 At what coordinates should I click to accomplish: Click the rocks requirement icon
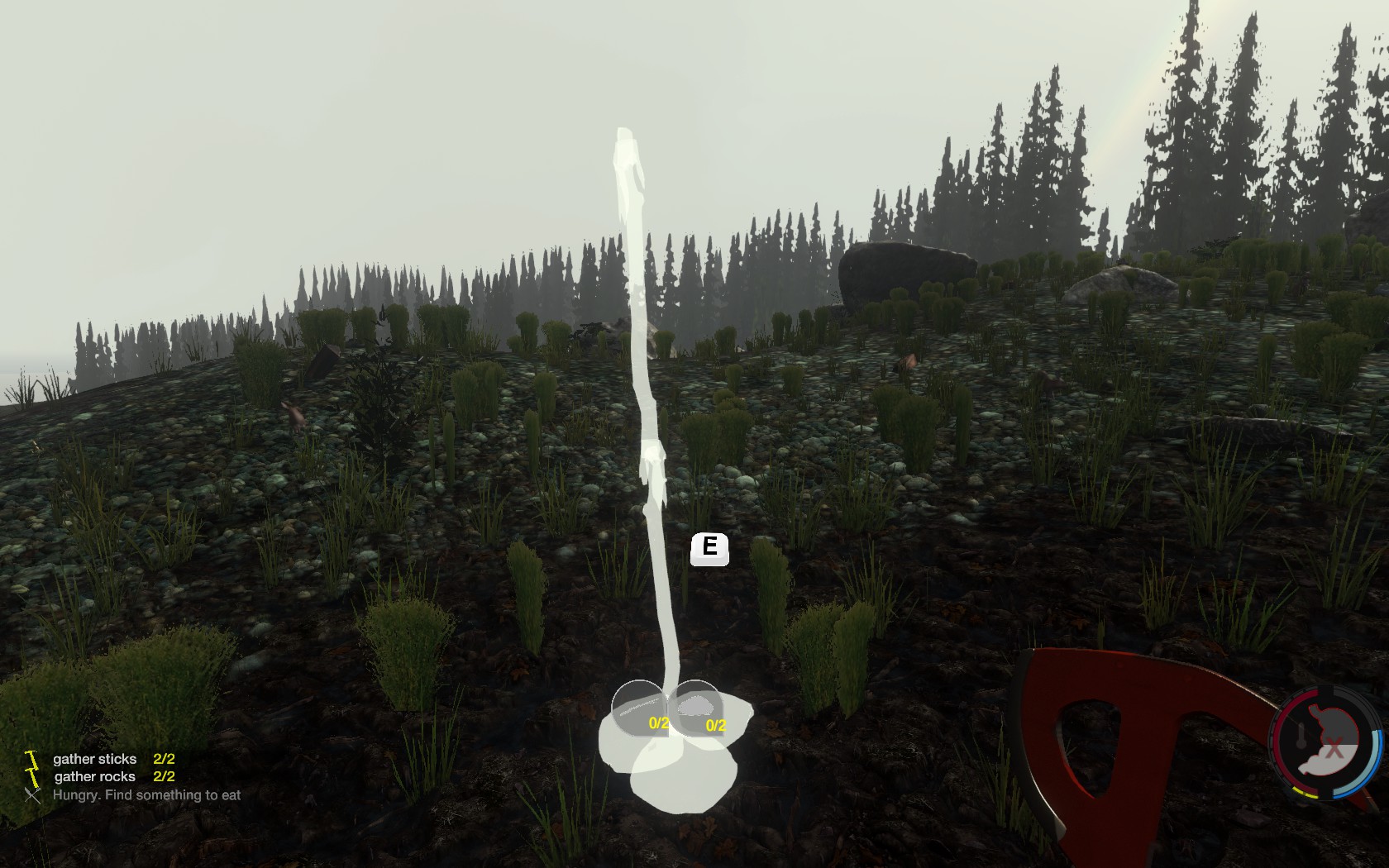click(695, 708)
